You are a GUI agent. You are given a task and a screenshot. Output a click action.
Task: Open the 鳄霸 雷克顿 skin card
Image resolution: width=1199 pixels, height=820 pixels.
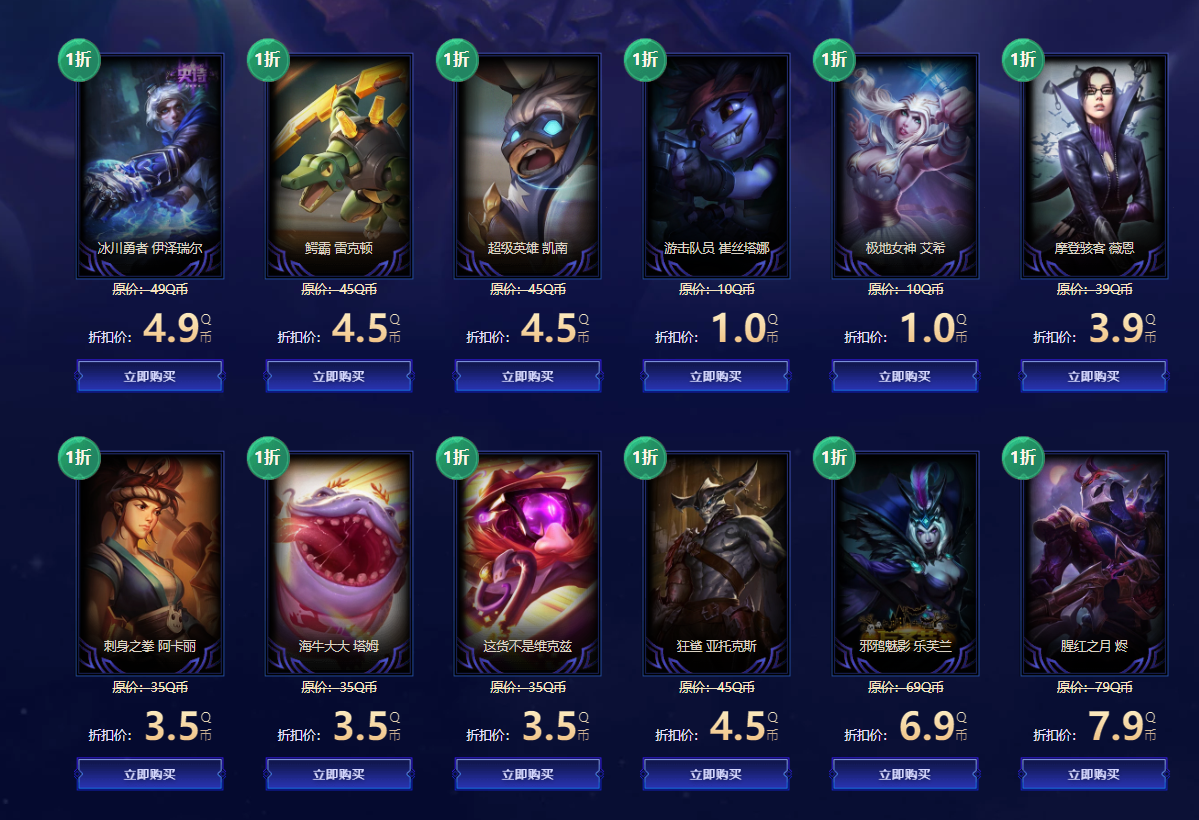coord(339,165)
